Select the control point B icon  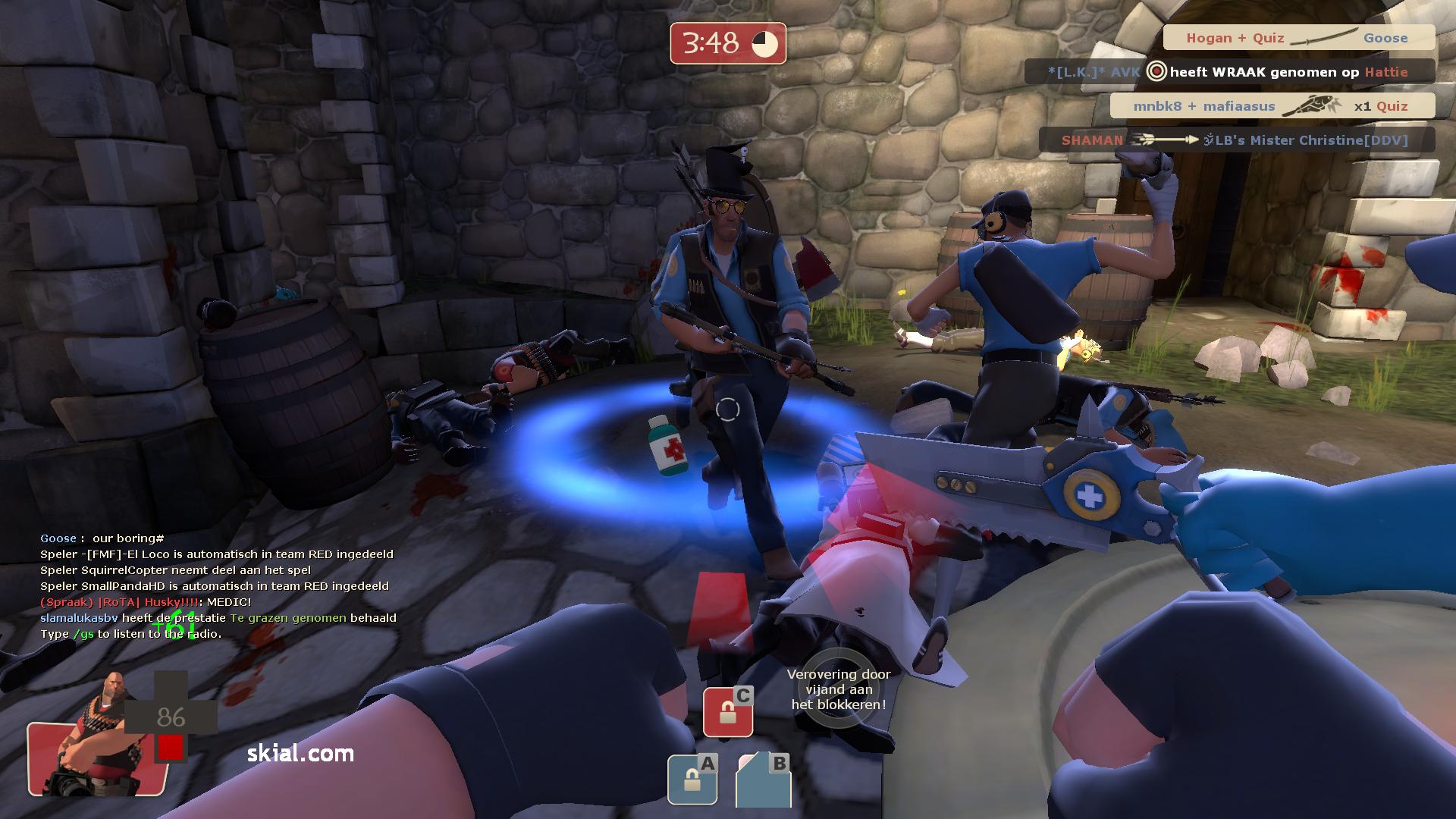click(x=763, y=779)
